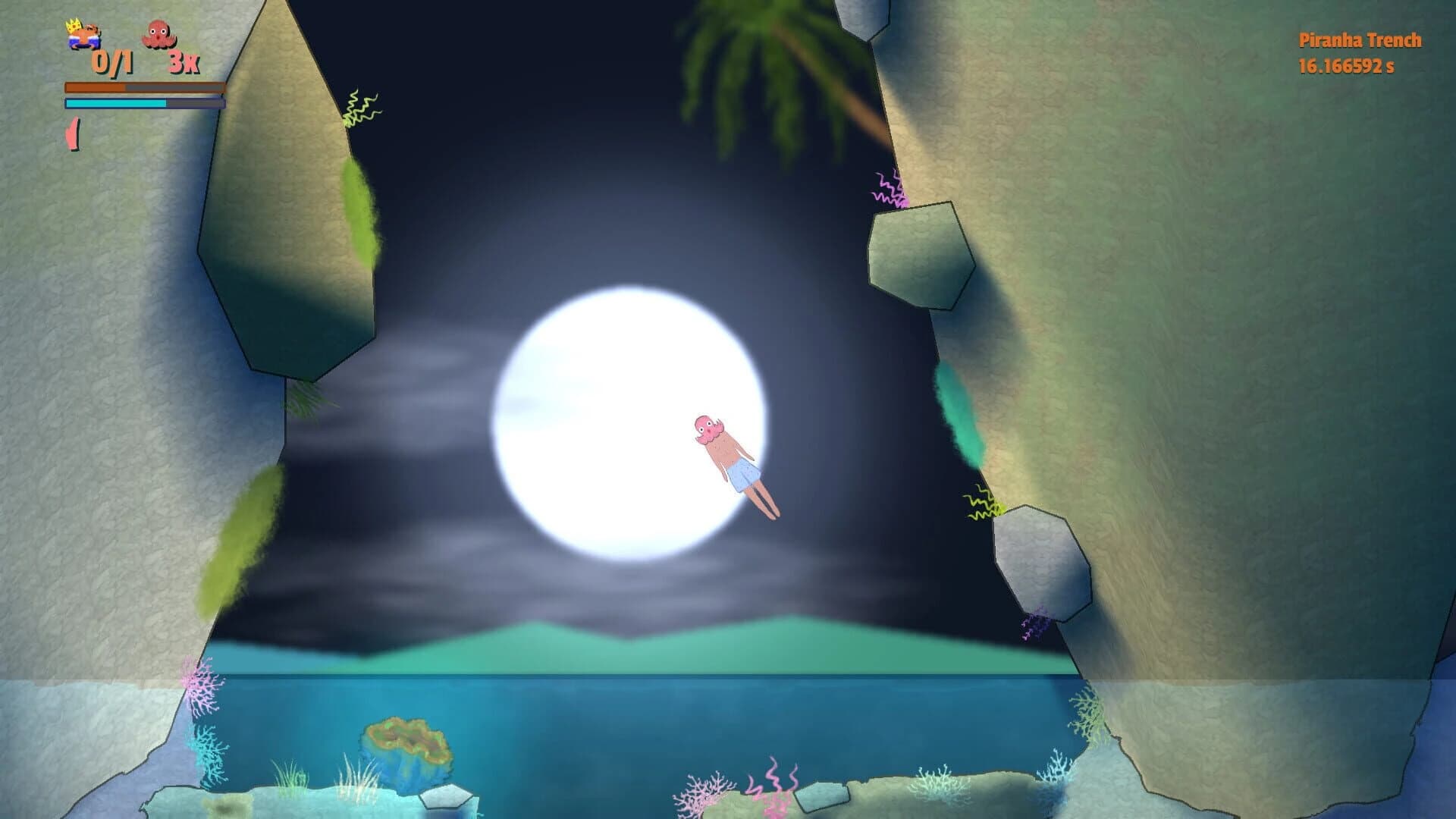Click the orange health bar
The width and height of the screenshot is (1456, 819).
[95, 86]
